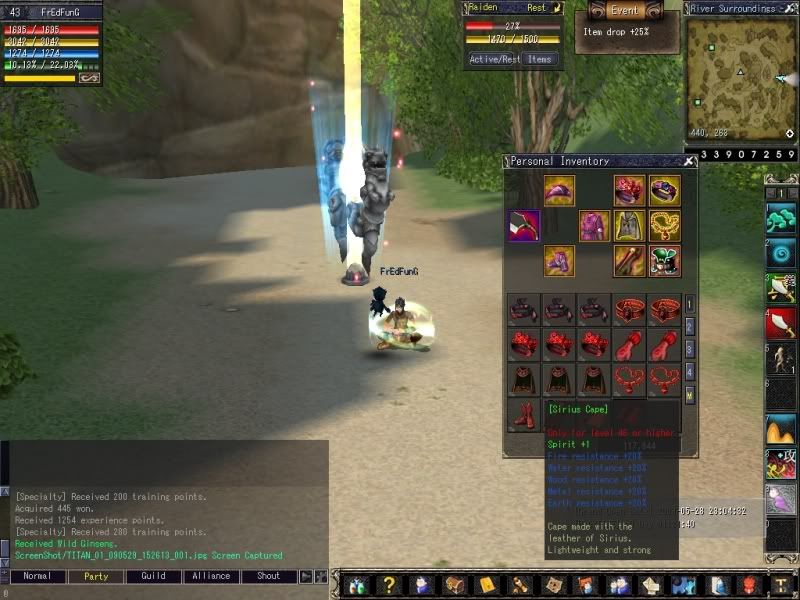This screenshot has height=600, width=800.
Task: Open the pet Items button
Action: 540,59
